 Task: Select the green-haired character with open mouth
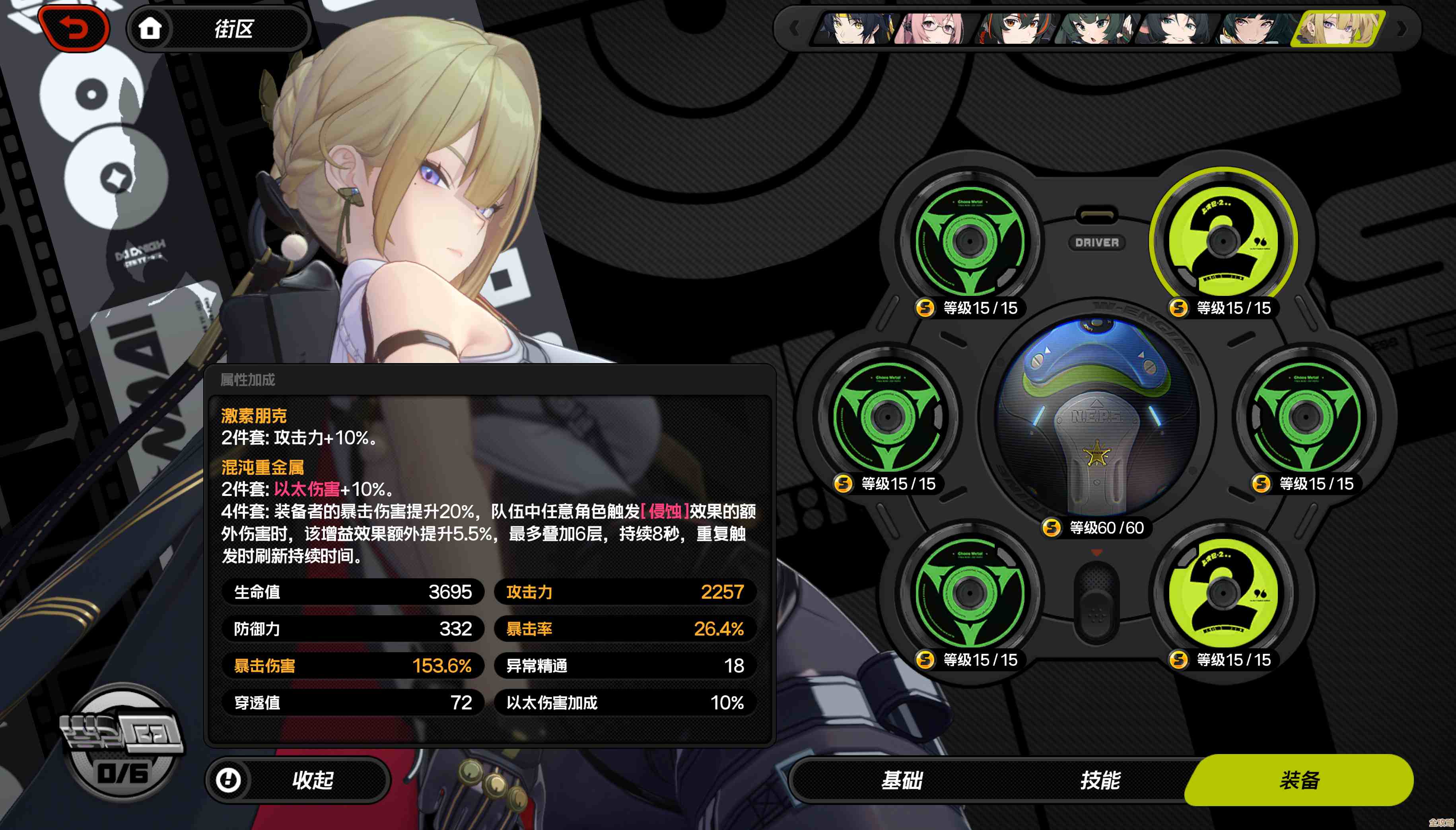click(x=1092, y=29)
